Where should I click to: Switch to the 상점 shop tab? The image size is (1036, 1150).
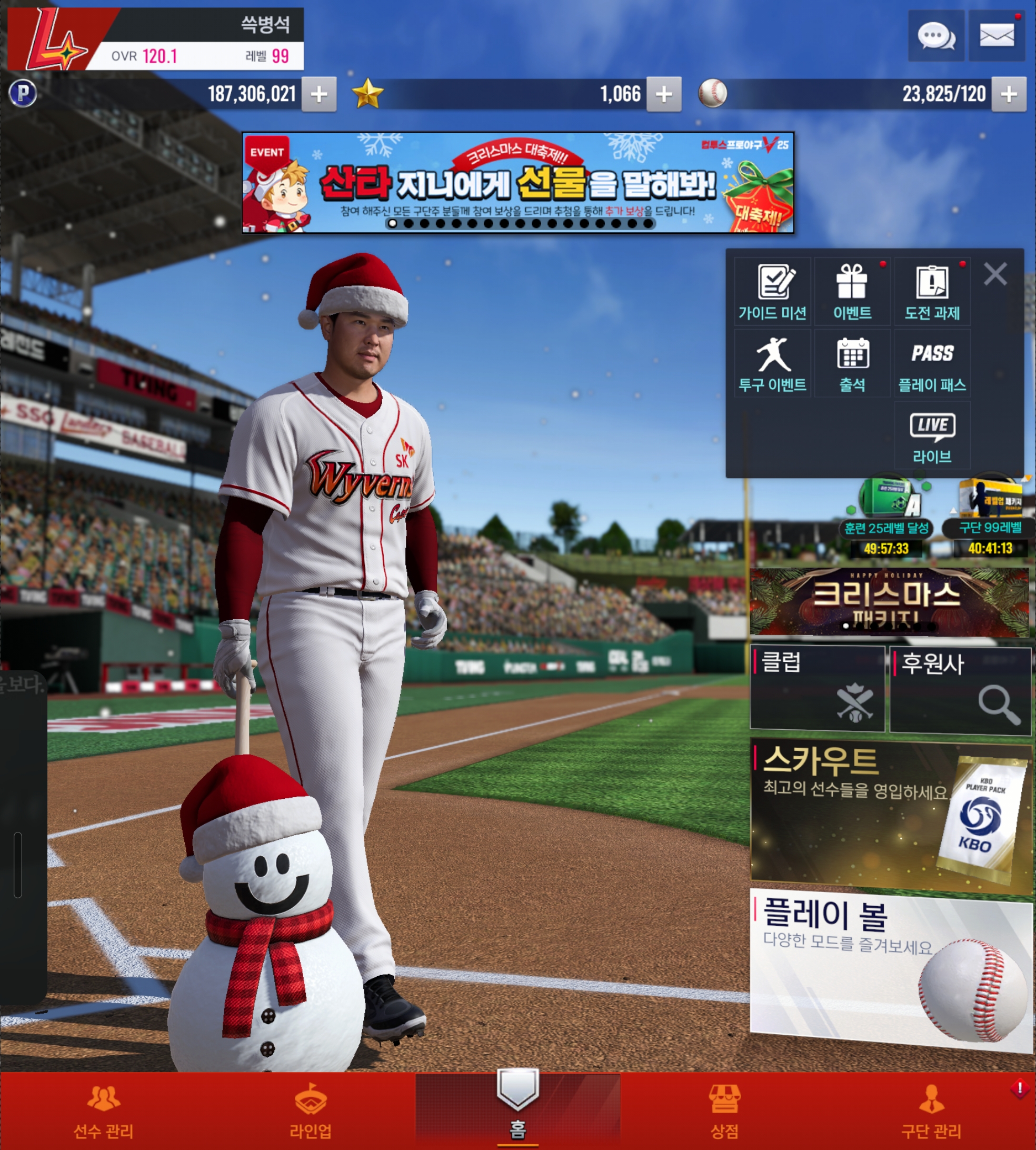(x=724, y=1111)
